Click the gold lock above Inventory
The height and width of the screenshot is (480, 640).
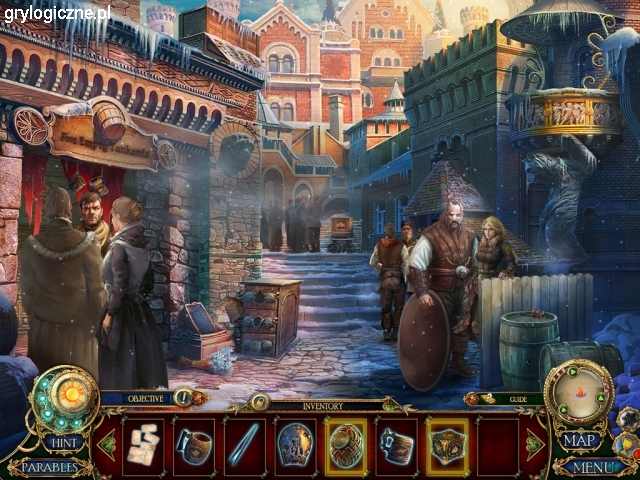coord(259,402)
